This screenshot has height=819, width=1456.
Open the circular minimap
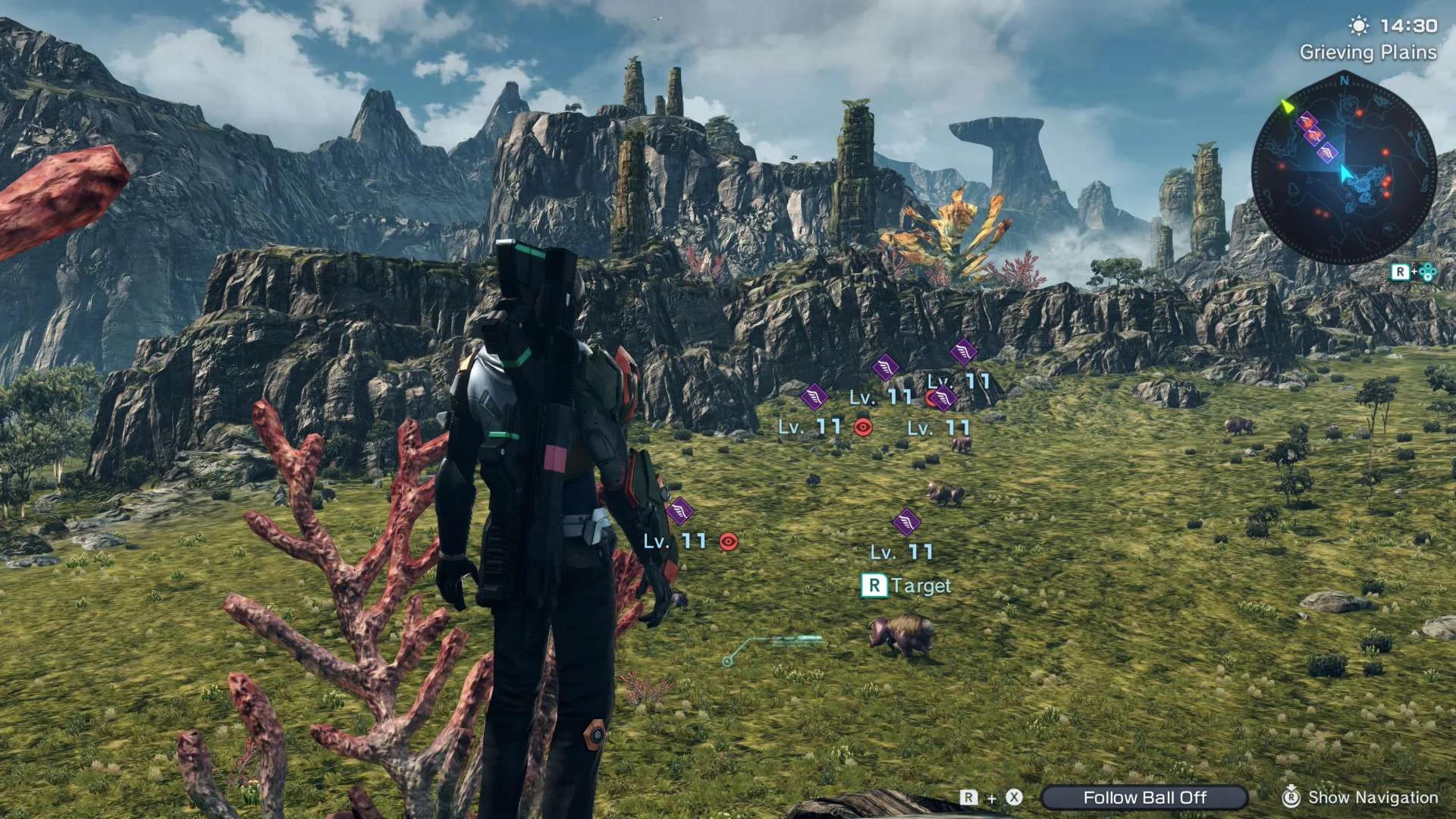[x=1343, y=168]
